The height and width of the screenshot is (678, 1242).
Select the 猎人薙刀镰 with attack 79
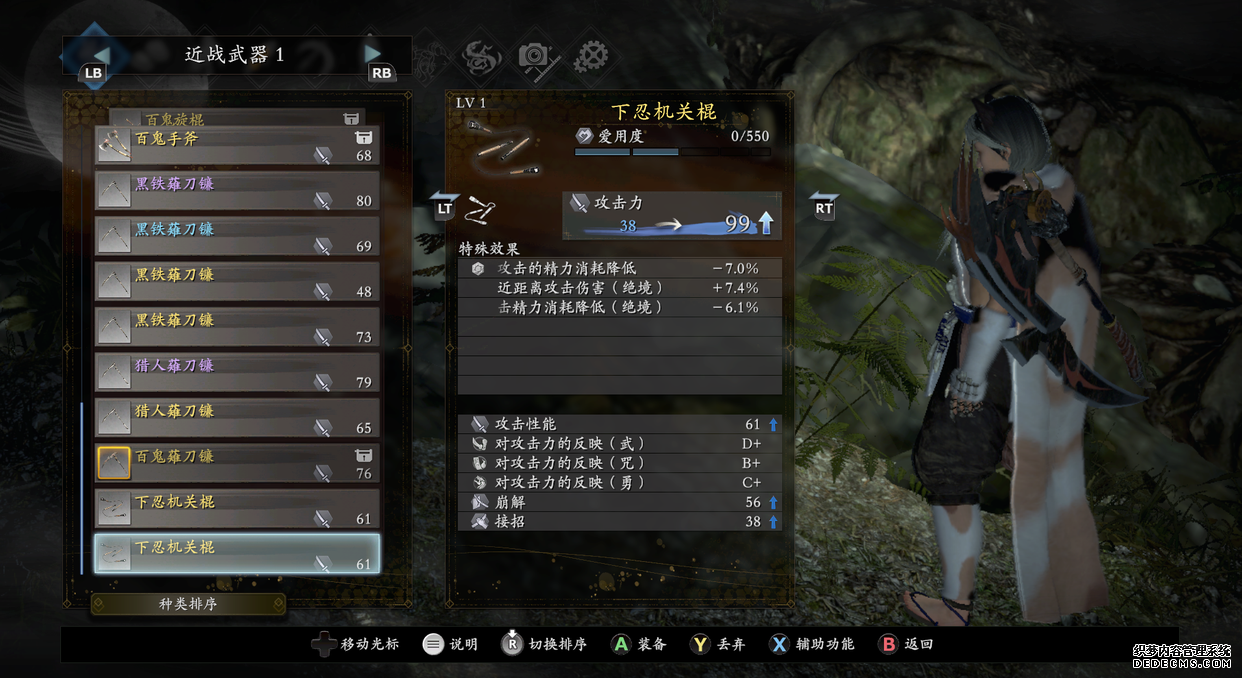pos(237,373)
